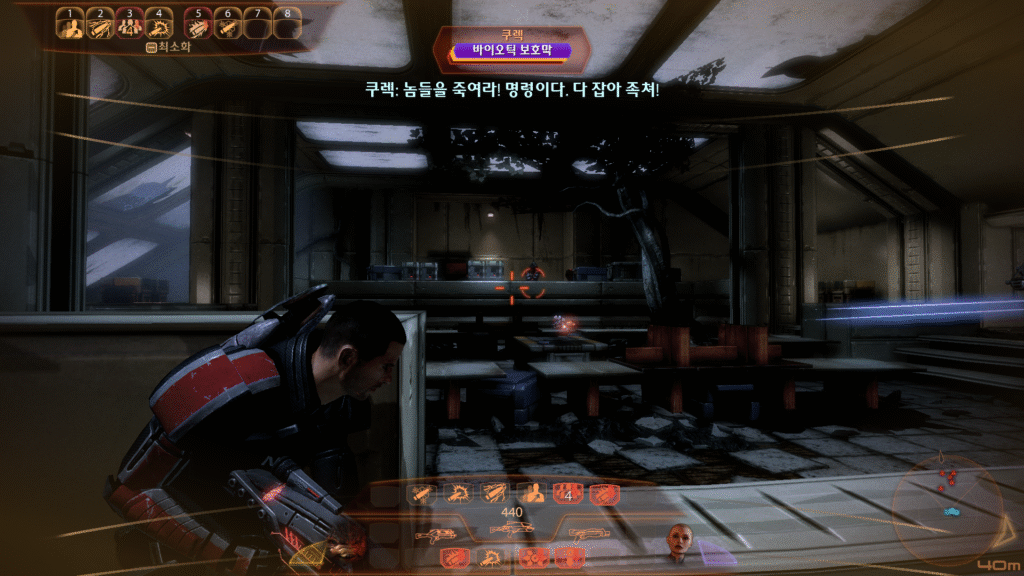The width and height of the screenshot is (1024, 576).
Task: Activate the ammo power in quickbar slot 6
Action: pyautogui.click(x=227, y=27)
